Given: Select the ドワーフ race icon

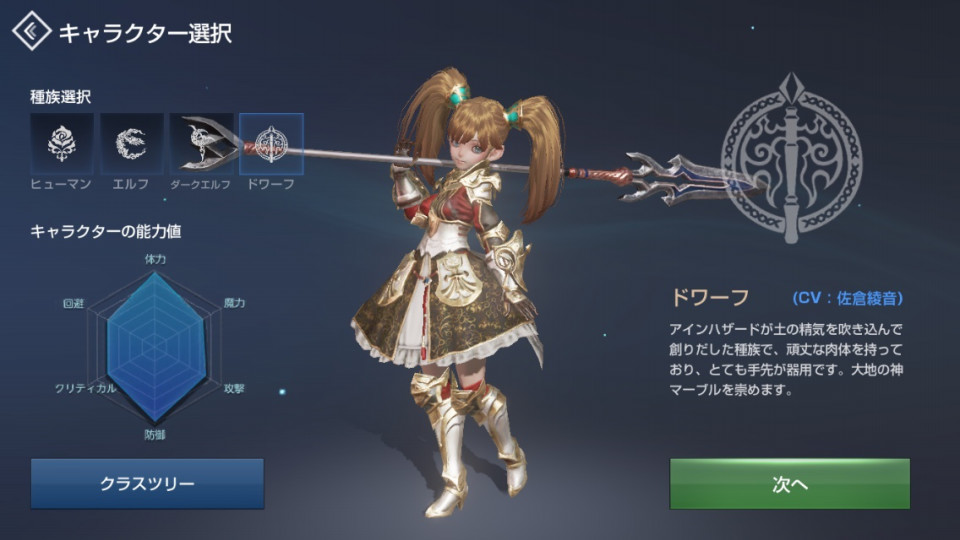Looking at the screenshot, I should [271, 145].
